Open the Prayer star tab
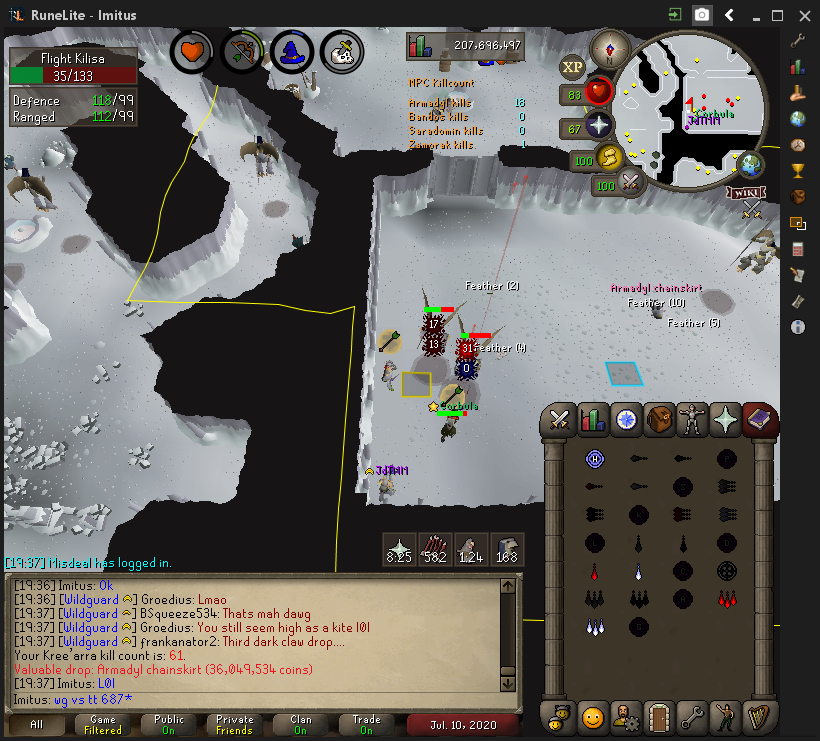 pos(726,421)
